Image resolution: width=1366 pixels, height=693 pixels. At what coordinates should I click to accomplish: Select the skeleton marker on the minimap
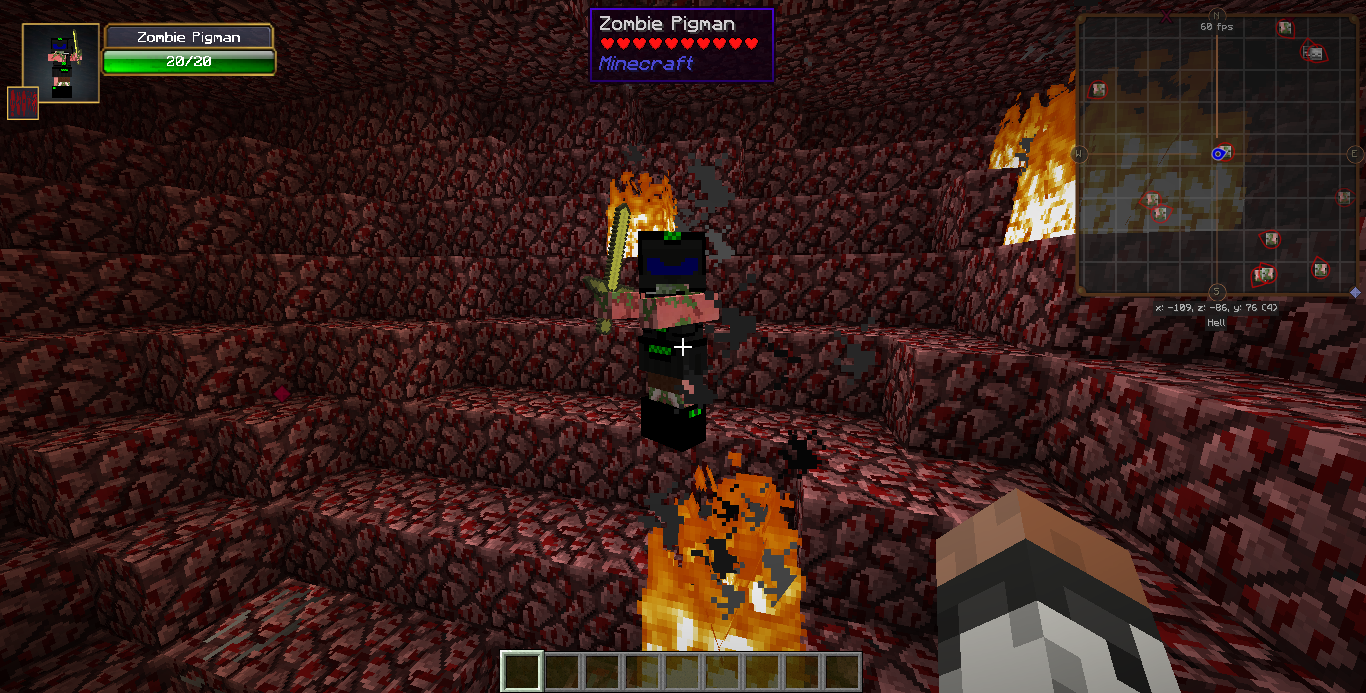tap(1314, 53)
